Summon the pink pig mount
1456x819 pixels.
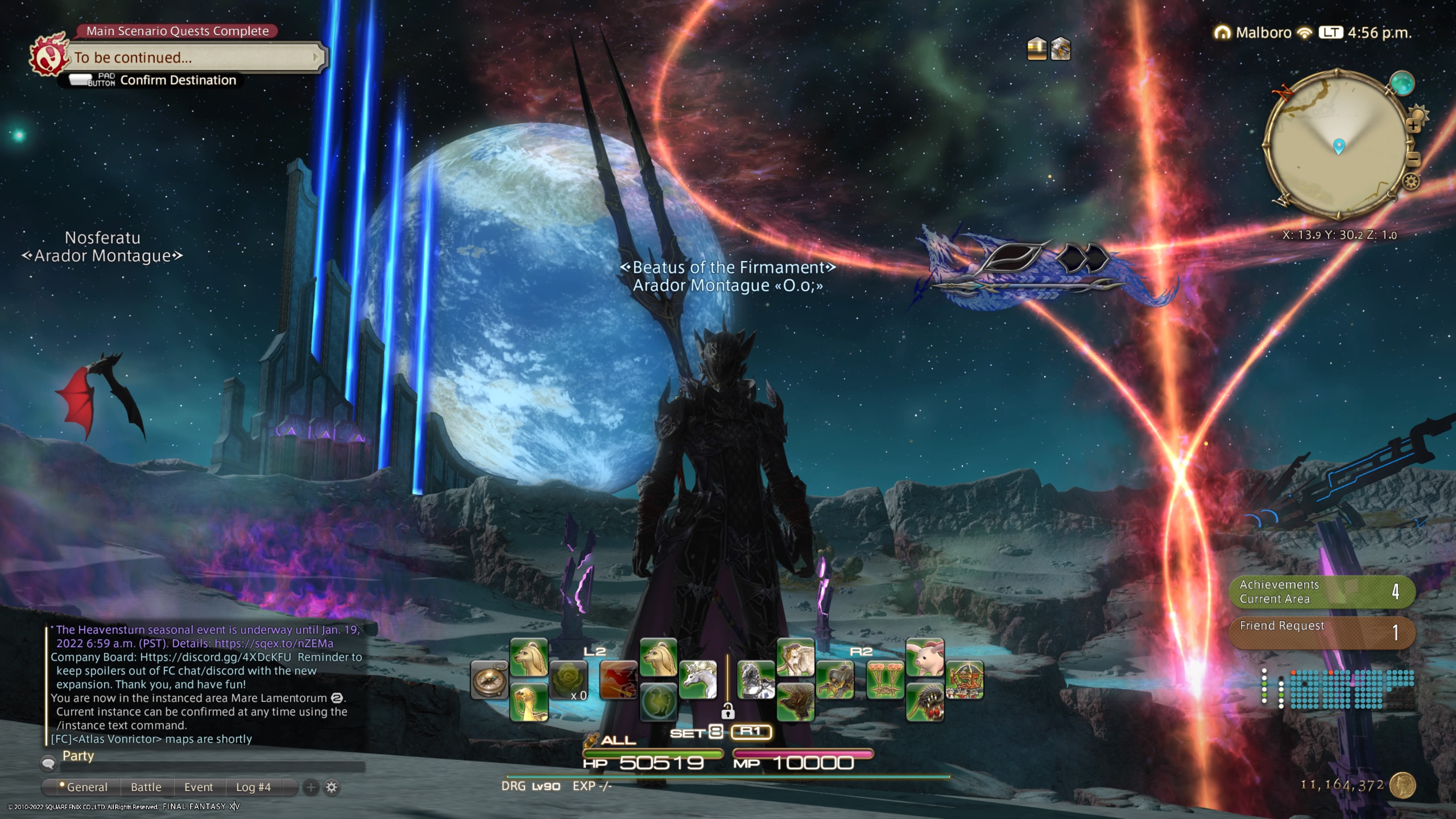click(x=925, y=657)
